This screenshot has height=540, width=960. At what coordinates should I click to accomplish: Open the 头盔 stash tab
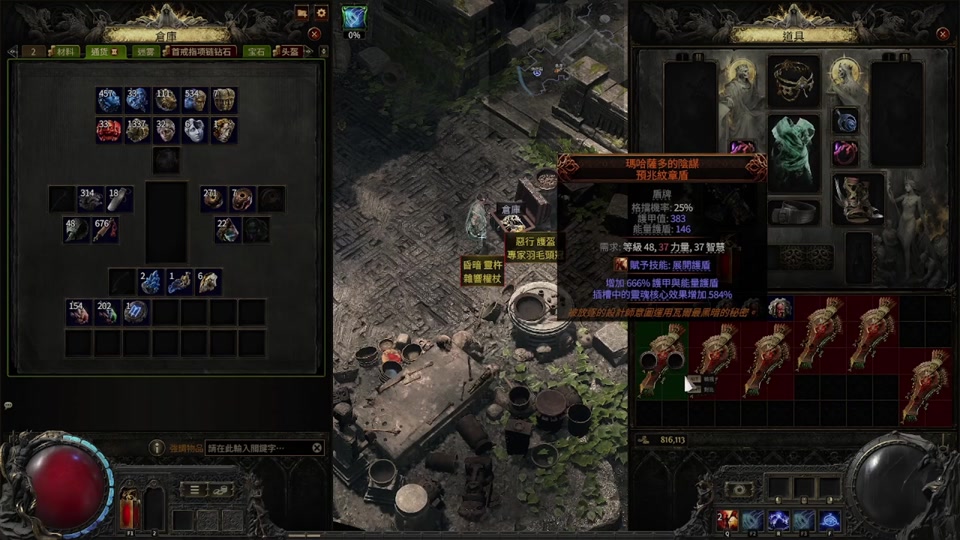pyautogui.click(x=289, y=51)
